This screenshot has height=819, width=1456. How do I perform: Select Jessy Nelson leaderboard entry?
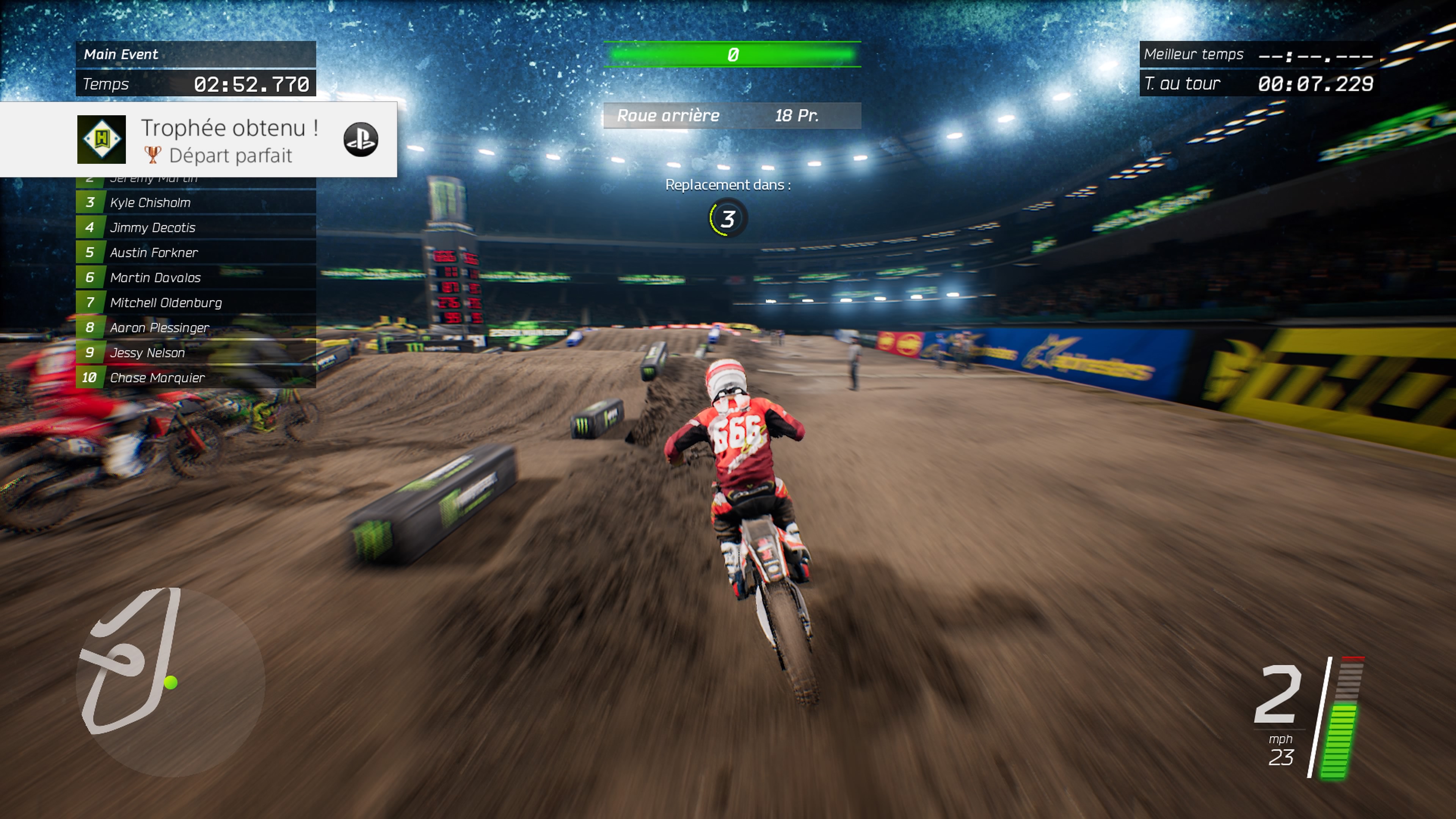pyautogui.click(x=196, y=352)
